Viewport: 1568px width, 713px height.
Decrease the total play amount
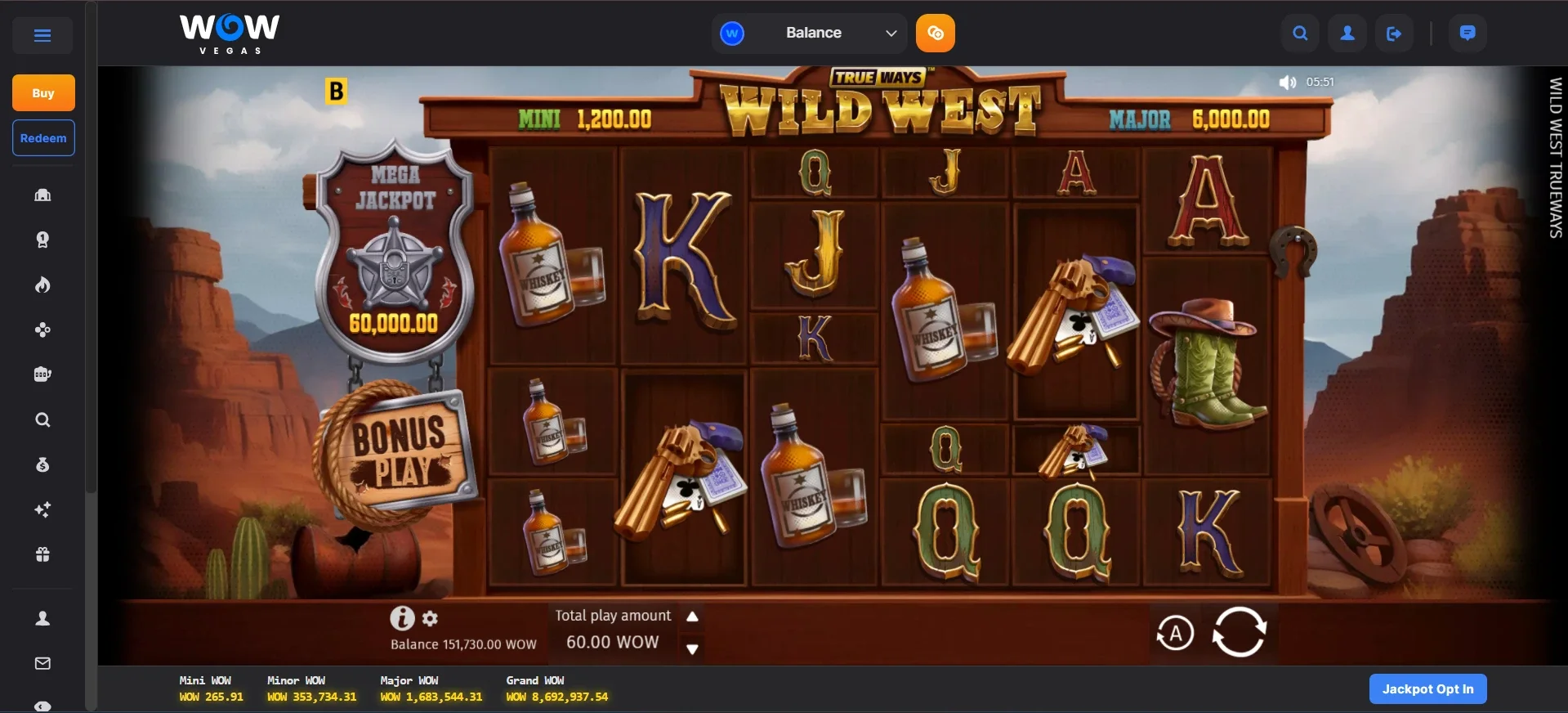pos(692,649)
